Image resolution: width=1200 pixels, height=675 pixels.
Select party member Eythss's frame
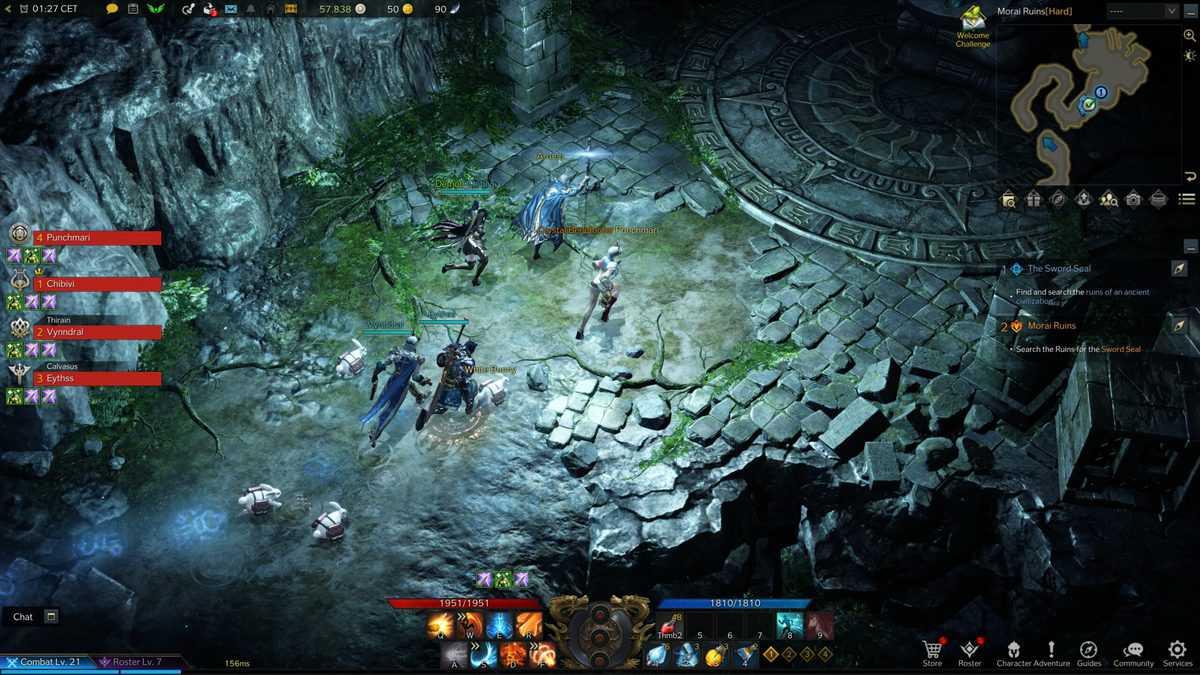(x=98, y=379)
